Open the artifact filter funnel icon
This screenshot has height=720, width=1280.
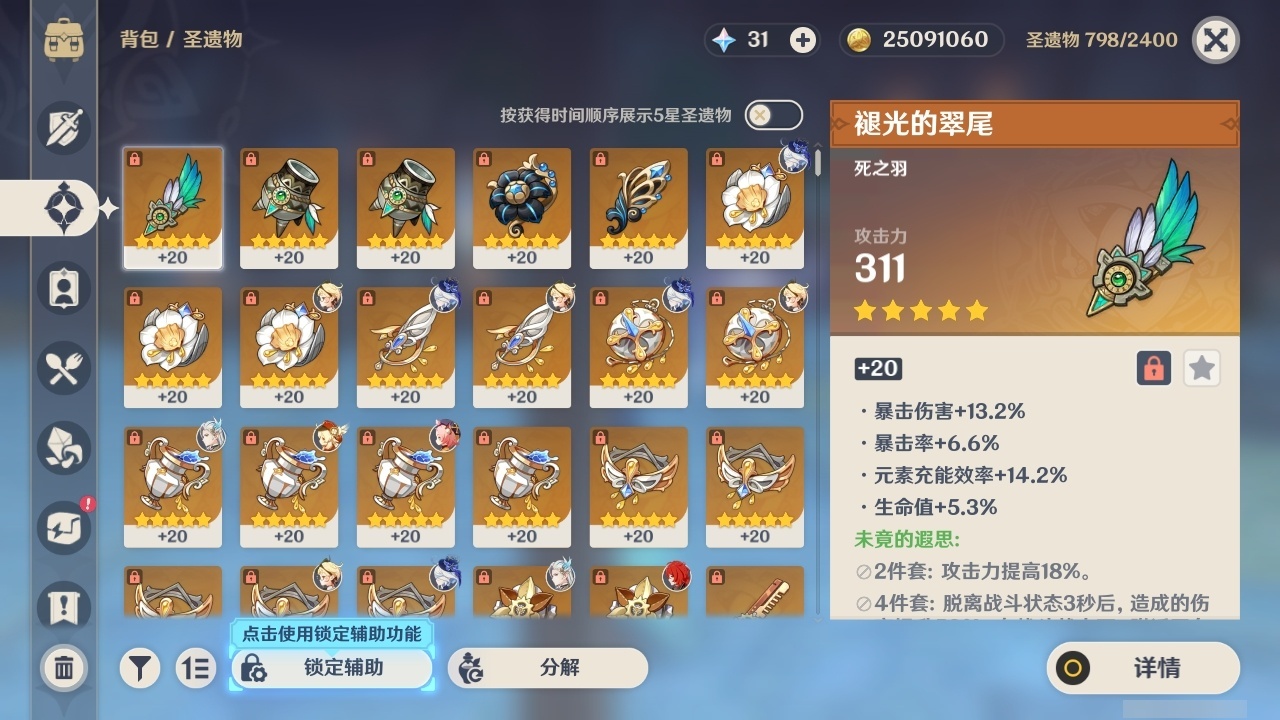tap(140, 668)
